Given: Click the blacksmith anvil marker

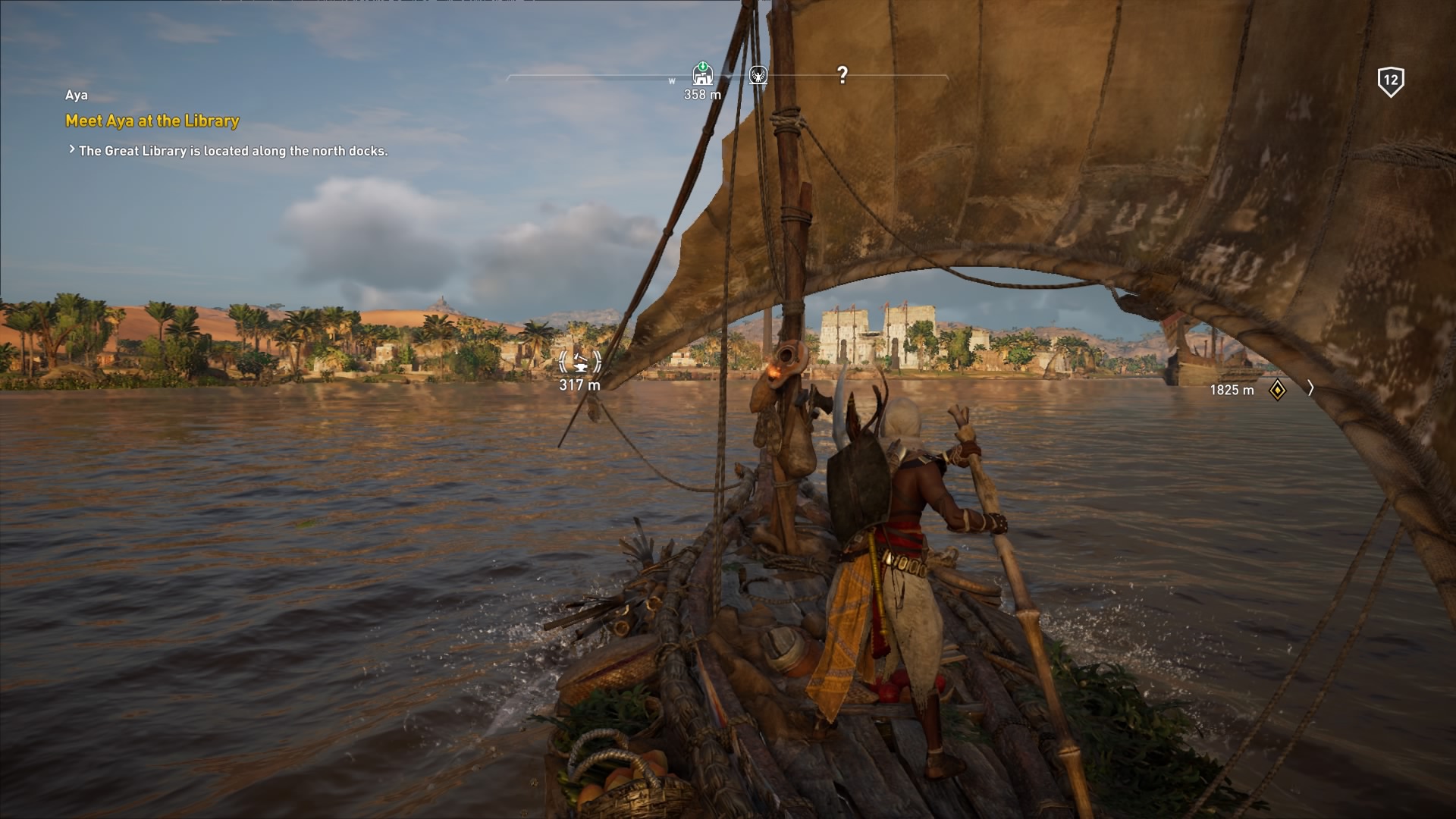Looking at the screenshot, I should (x=580, y=362).
